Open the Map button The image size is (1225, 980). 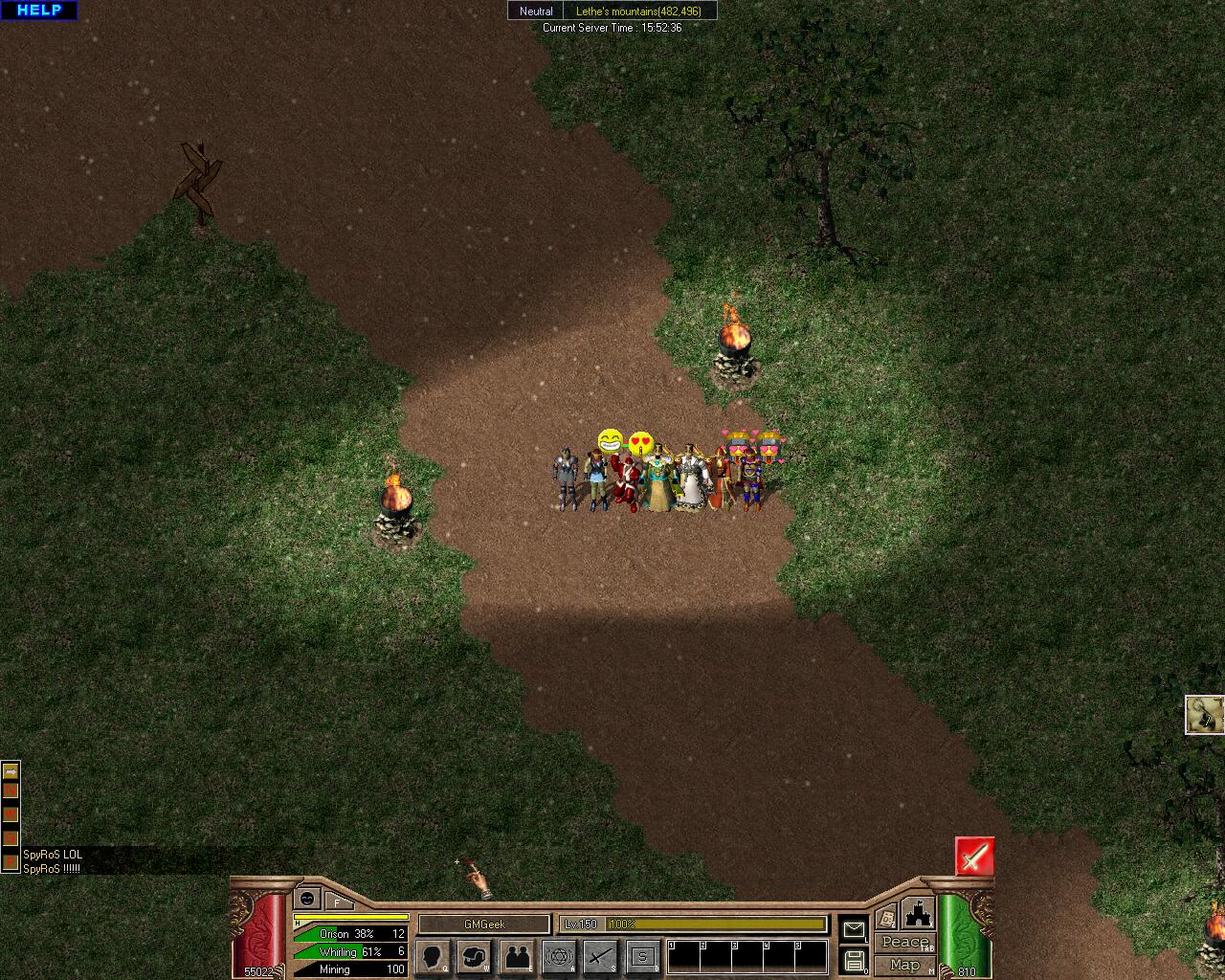[904, 965]
